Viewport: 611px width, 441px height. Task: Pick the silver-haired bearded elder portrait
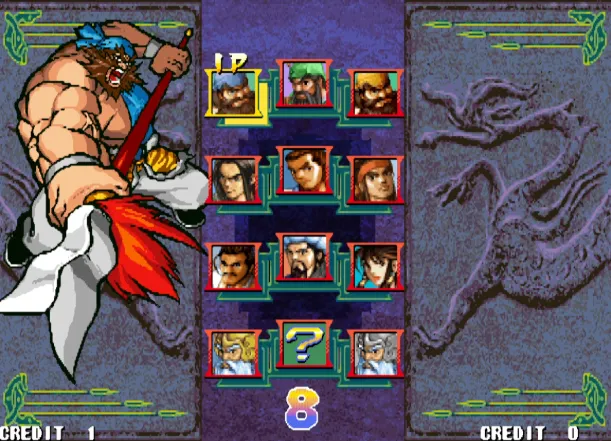tap(376, 352)
